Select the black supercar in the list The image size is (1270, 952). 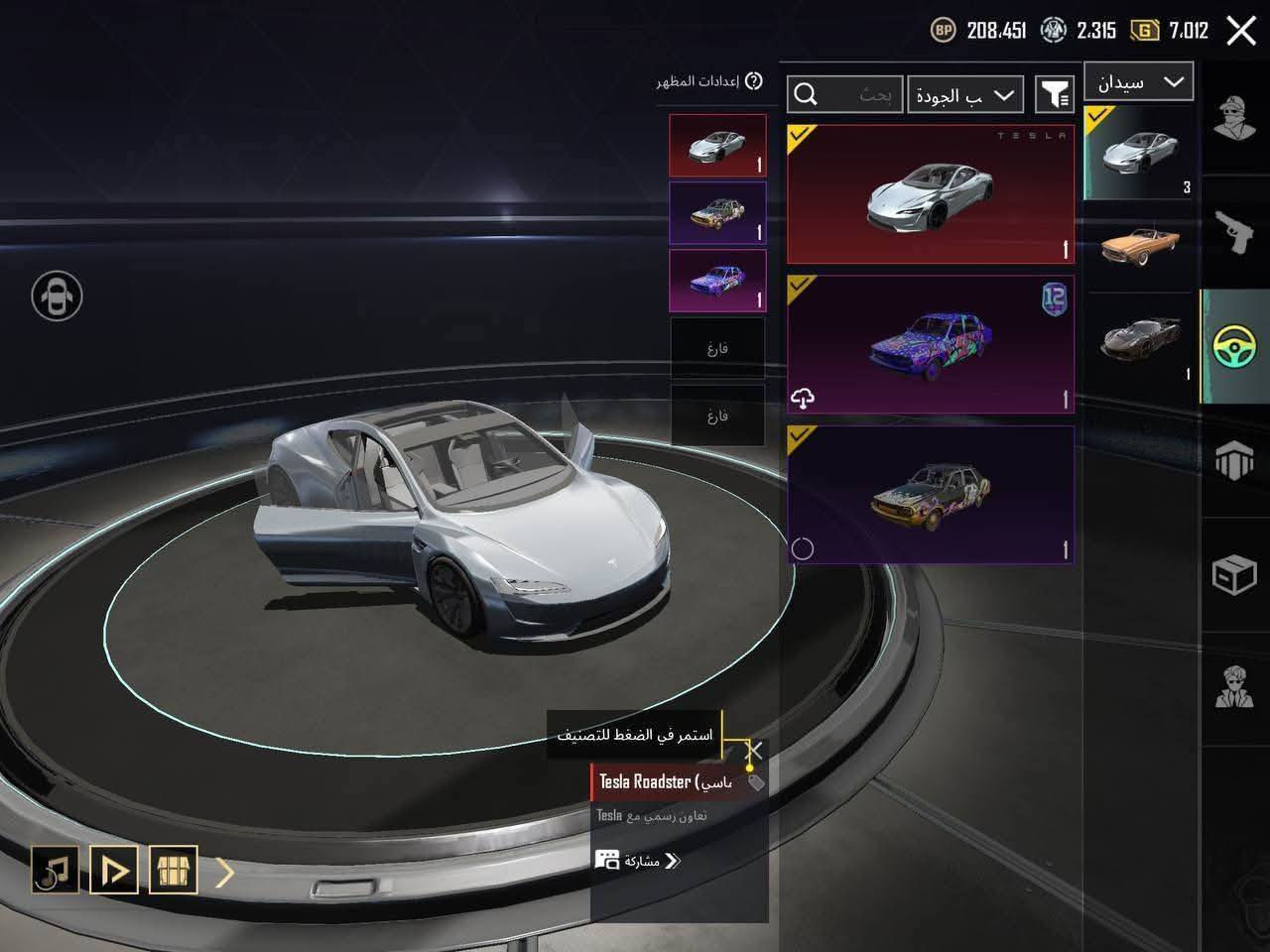[x=1139, y=339]
